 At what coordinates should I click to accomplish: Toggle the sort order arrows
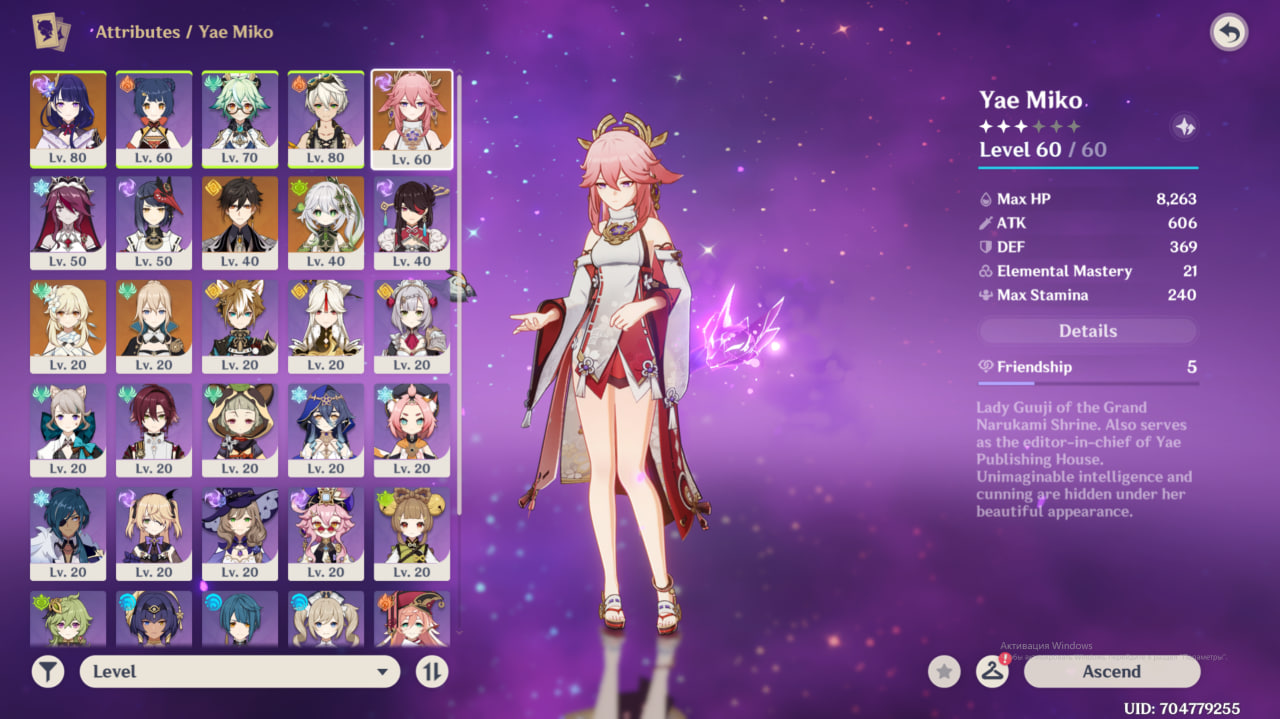point(432,672)
